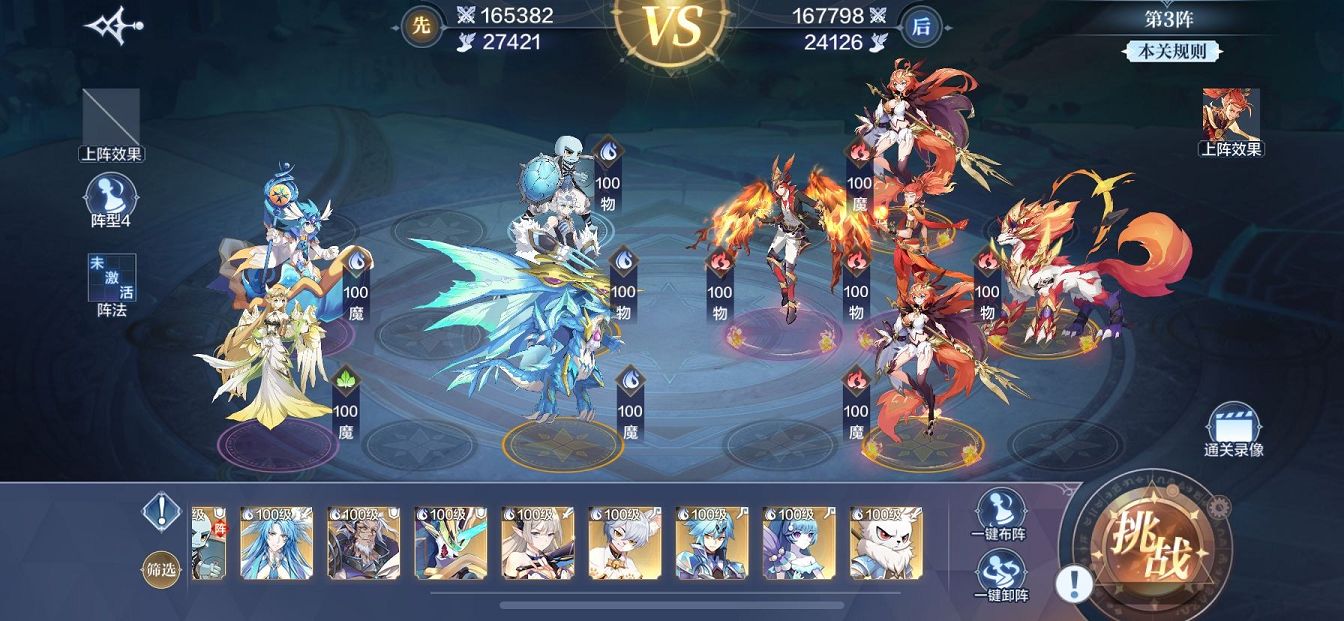1344x621 pixels.
Task: View your own team's 上阵效果
Action: [x=111, y=123]
